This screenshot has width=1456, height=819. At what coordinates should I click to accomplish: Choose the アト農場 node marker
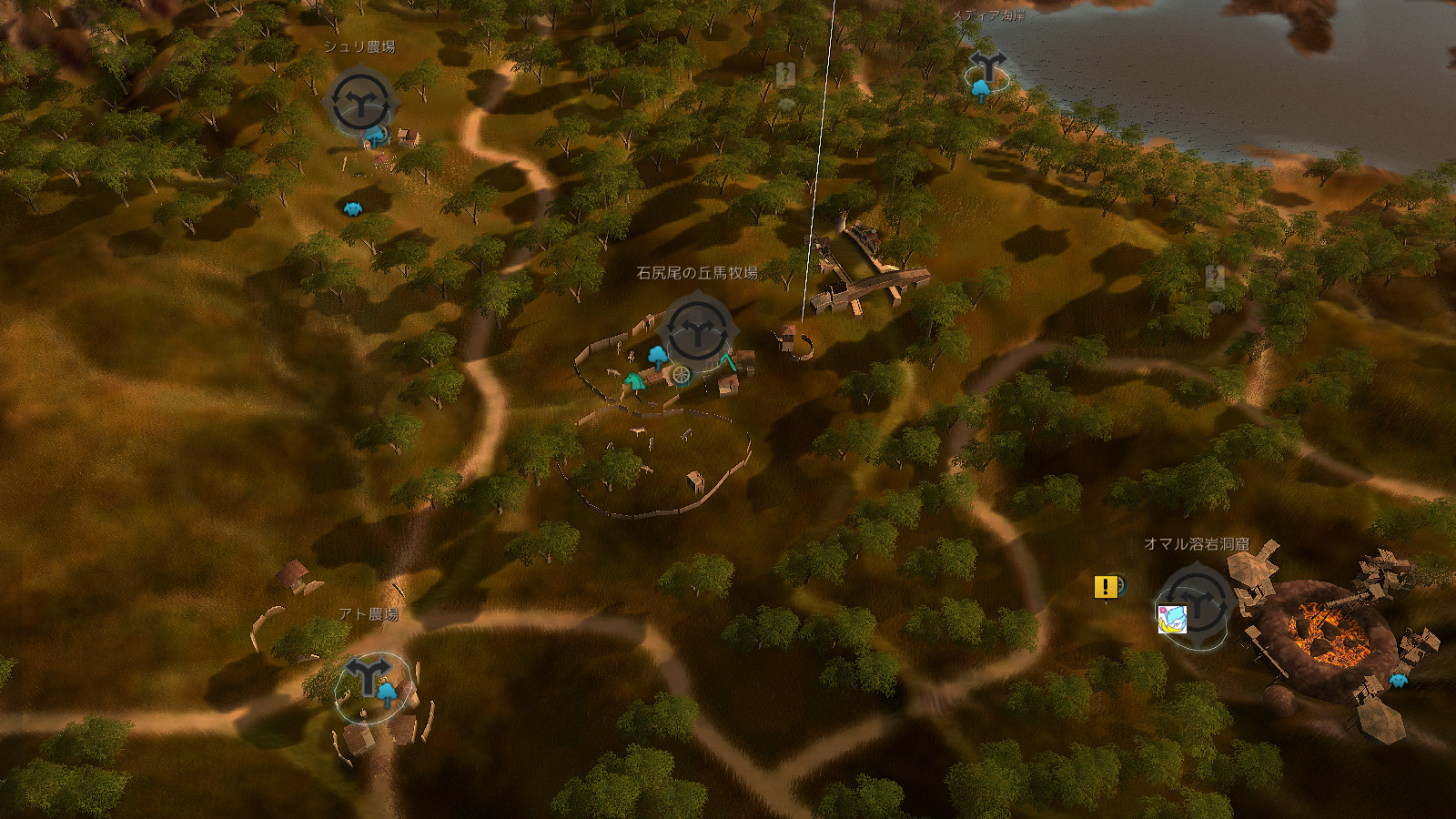pos(367,674)
